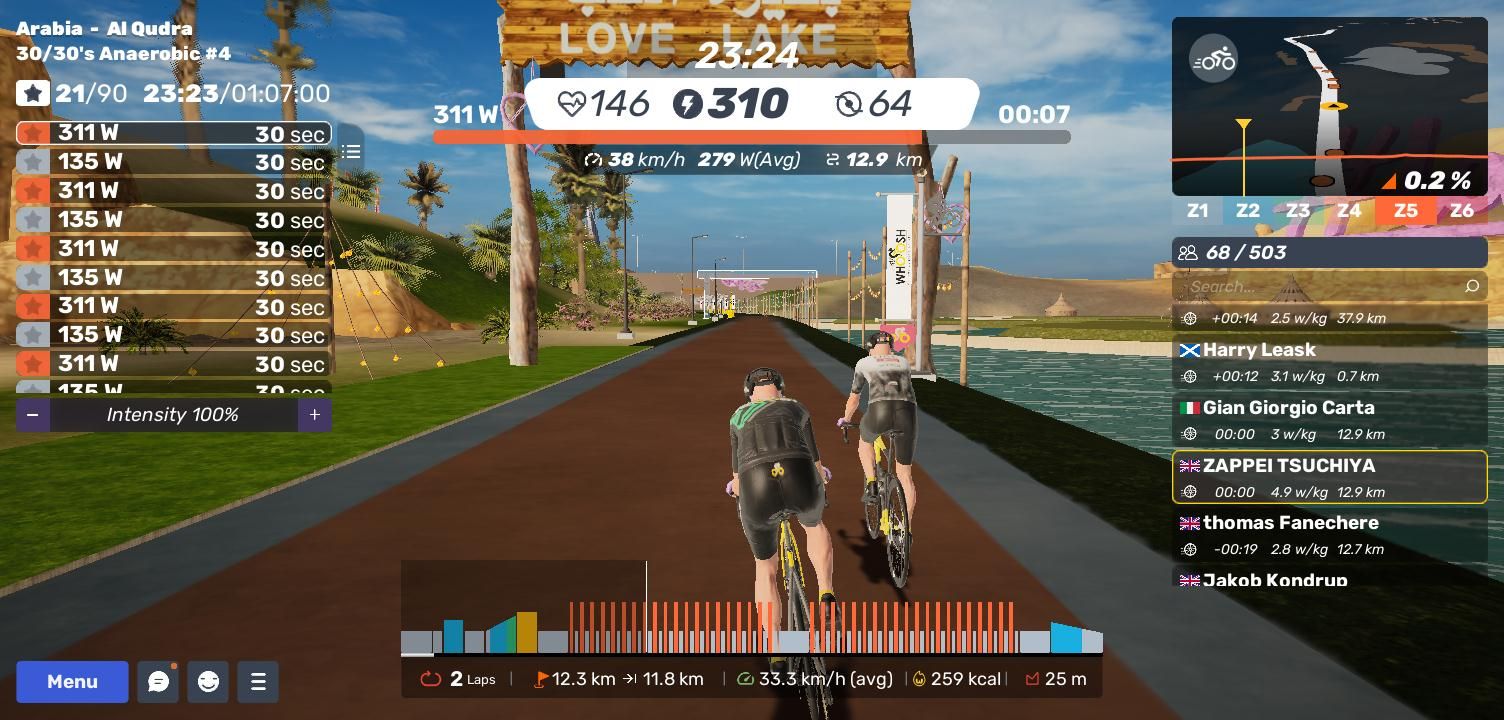The image size is (1504, 720).
Task: Toggle the workout interval list icon
Action: pos(350,152)
